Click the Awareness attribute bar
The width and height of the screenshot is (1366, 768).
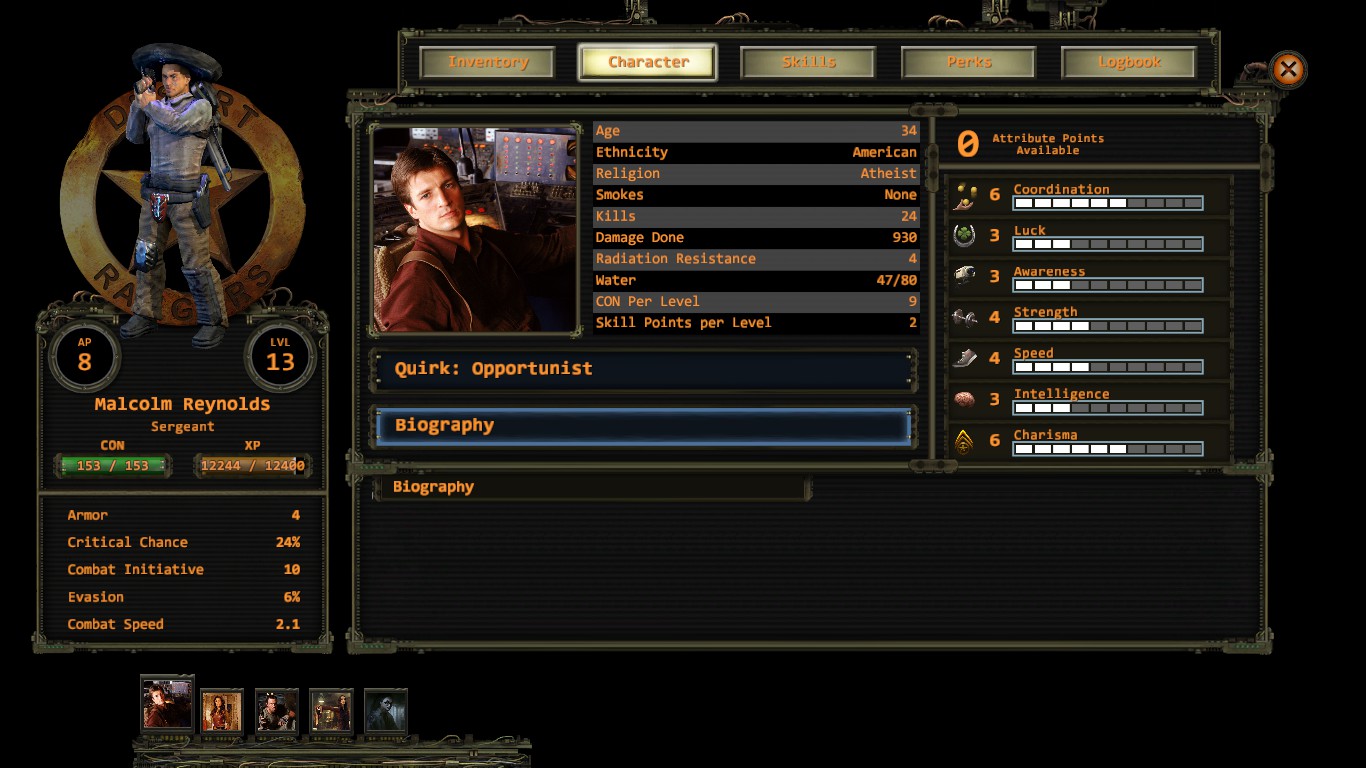[x=1107, y=285]
